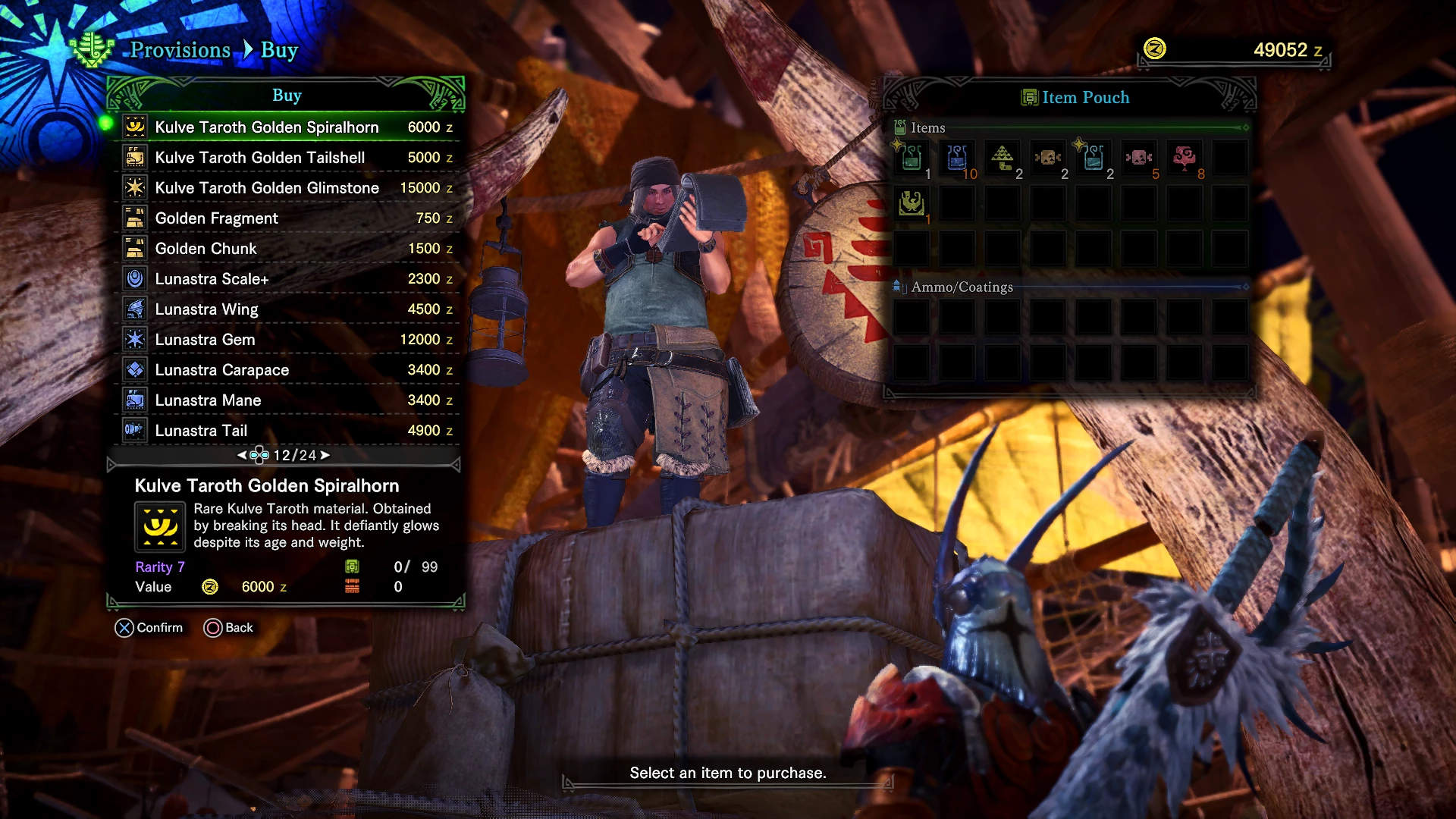Click the Item Pouch box icon in panel header

pyautogui.click(x=1029, y=97)
